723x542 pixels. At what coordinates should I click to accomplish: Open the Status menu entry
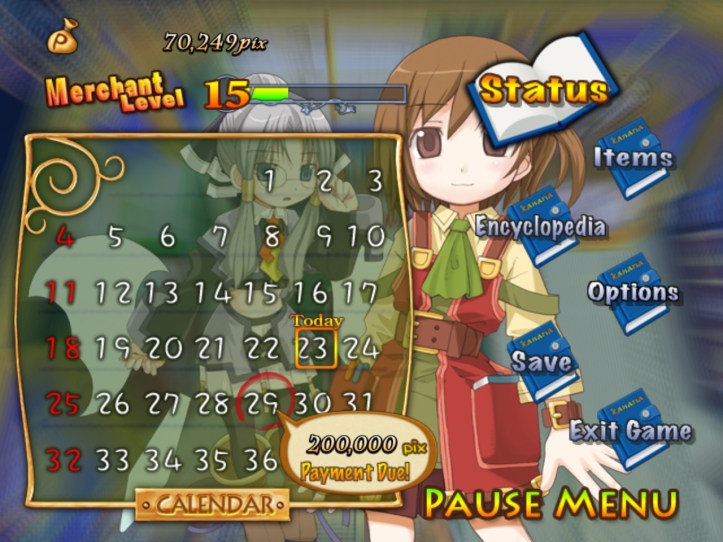(543, 90)
